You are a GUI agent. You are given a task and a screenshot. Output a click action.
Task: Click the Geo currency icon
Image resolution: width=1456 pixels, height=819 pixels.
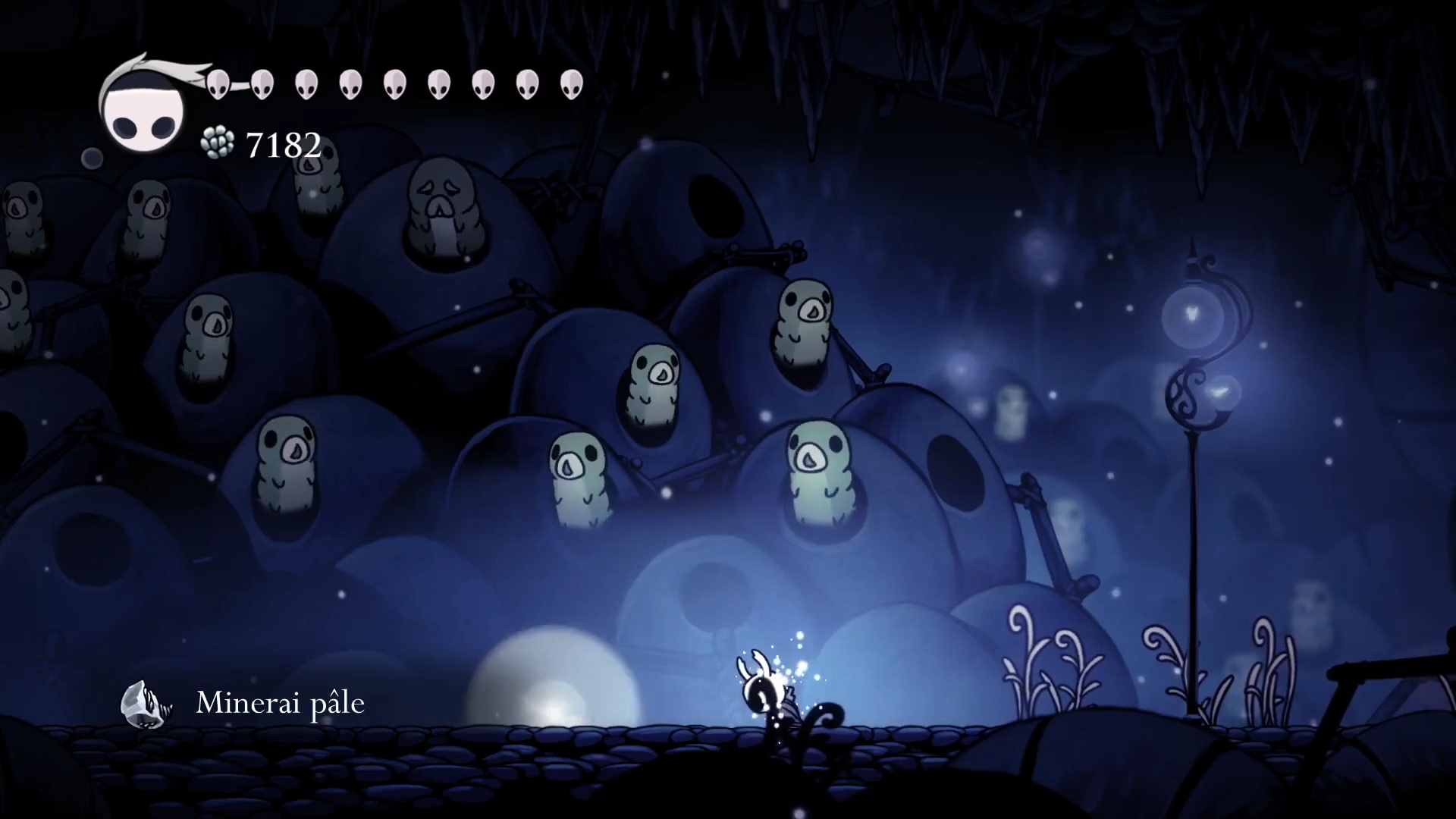[218, 143]
